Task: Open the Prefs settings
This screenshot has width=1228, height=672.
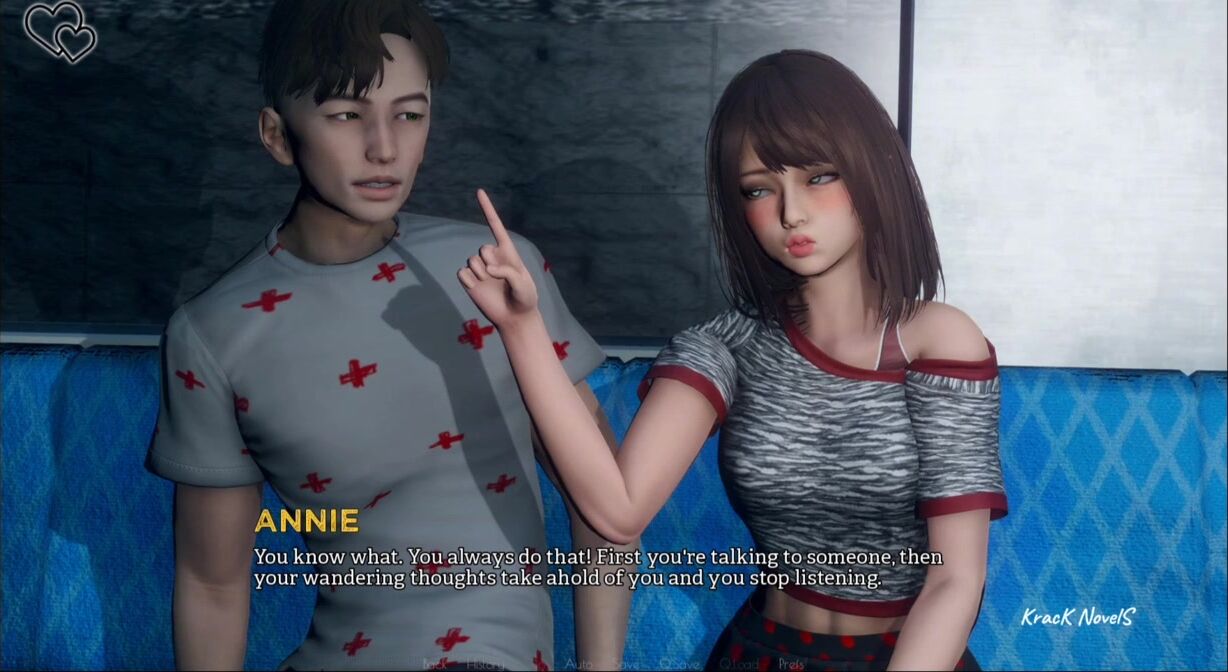Action: pos(791,663)
